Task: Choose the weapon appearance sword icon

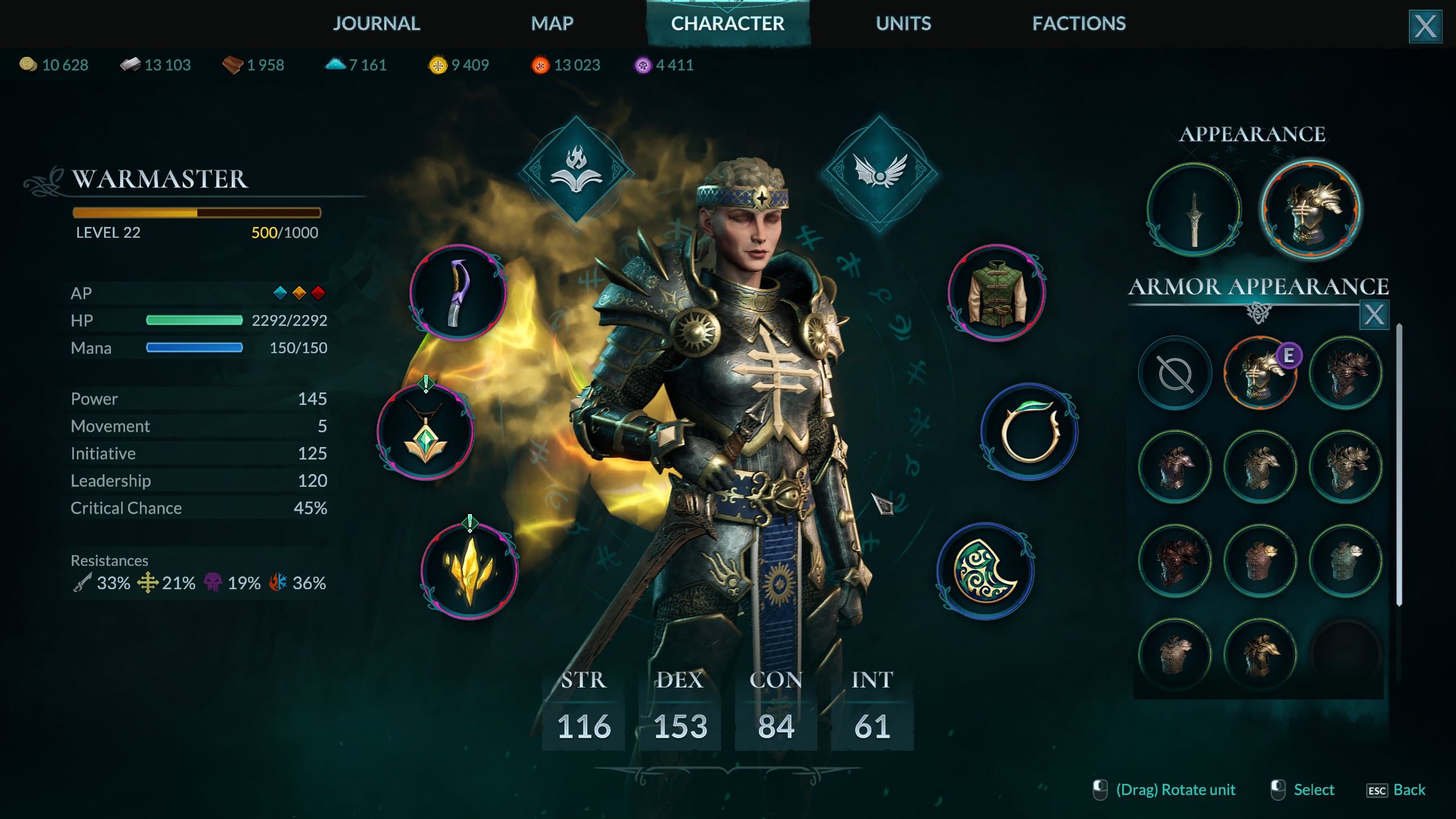Action: [1194, 210]
